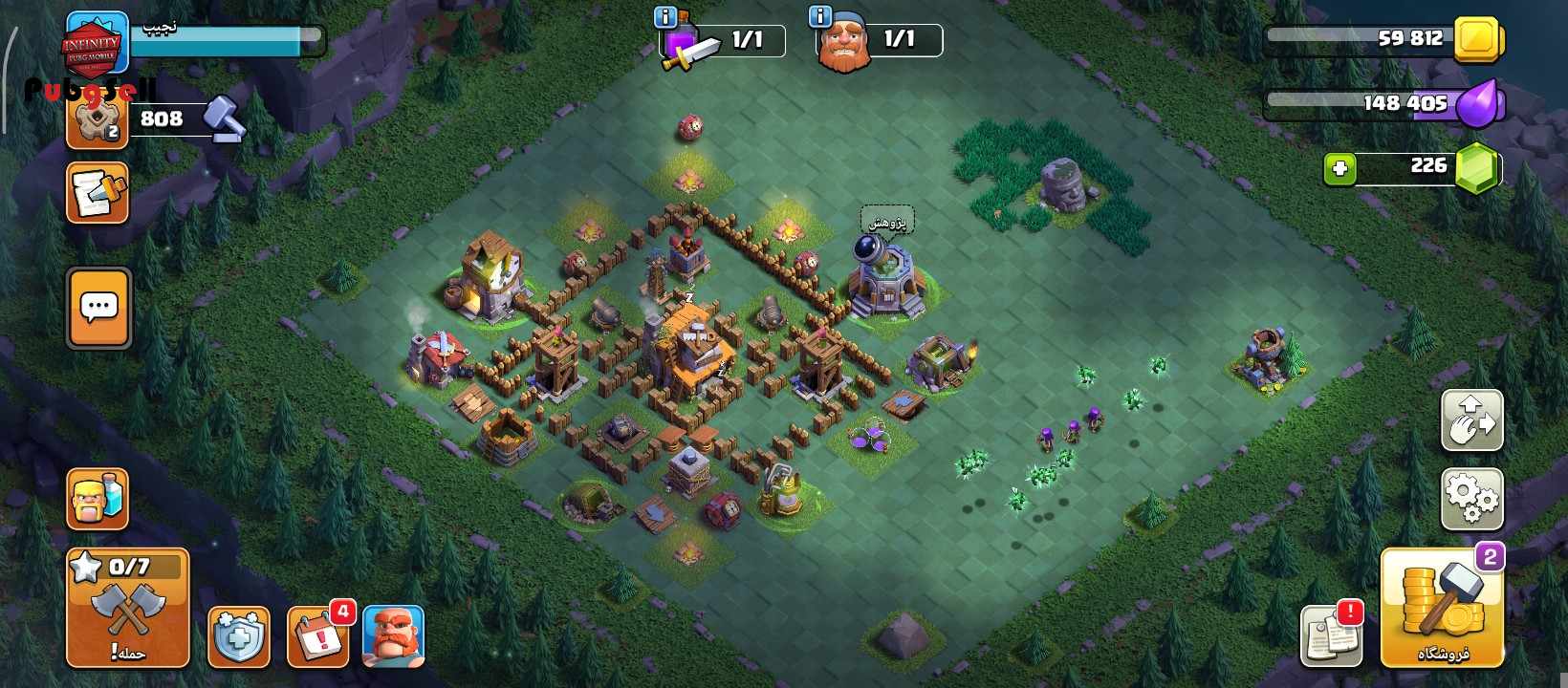Show info for the purple sword 1/1 counter
Viewport: 1568px width, 688px height.
tap(664, 17)
